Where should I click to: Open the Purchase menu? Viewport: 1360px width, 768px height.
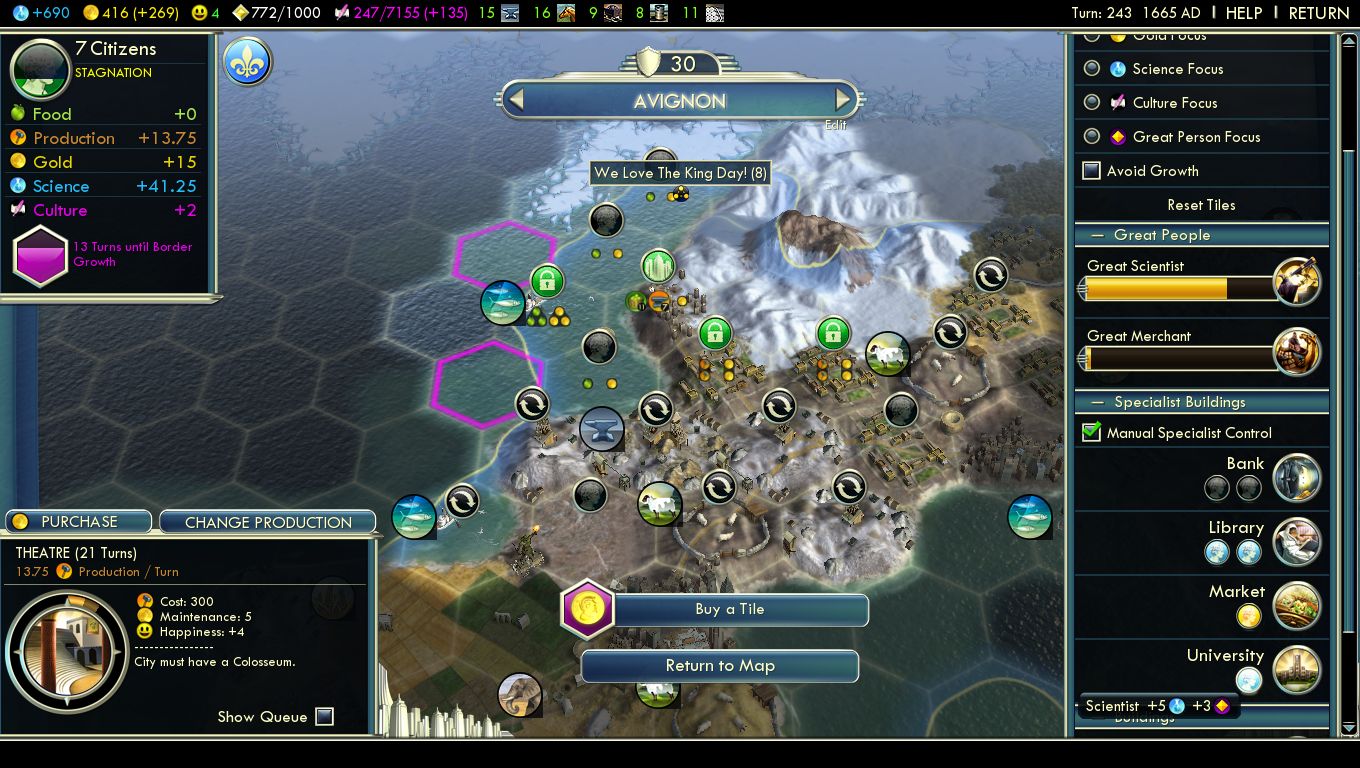[79, 522]
